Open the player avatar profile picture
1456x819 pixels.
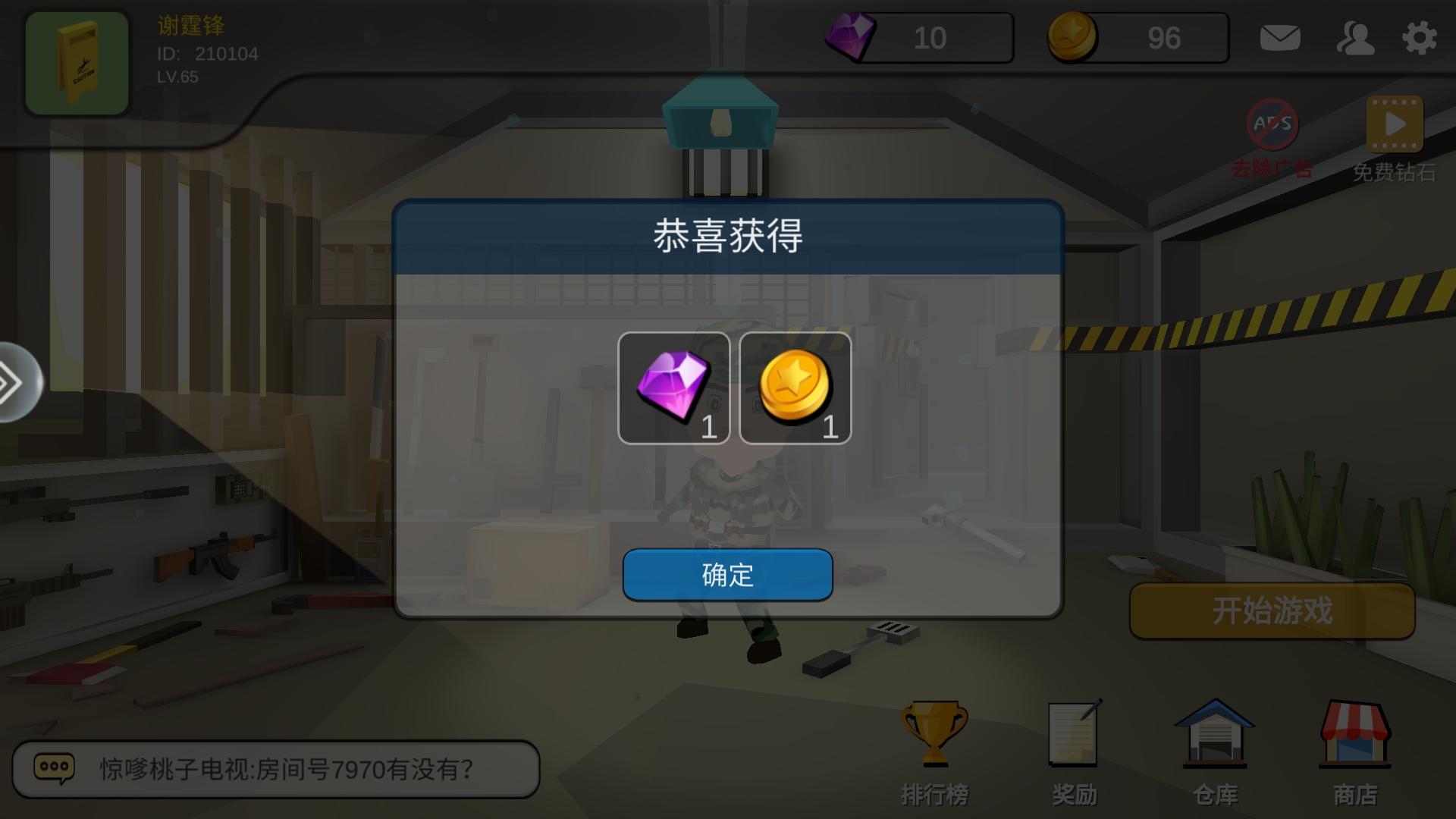pyautogui.click(x=76, y=62)
